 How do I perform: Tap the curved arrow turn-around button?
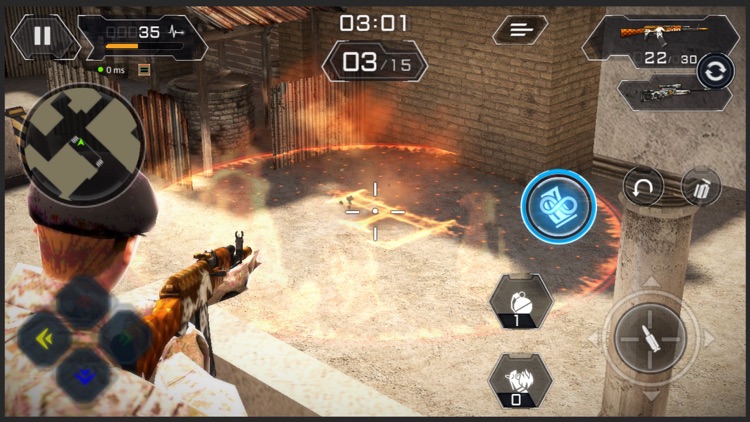pos(643,186)
